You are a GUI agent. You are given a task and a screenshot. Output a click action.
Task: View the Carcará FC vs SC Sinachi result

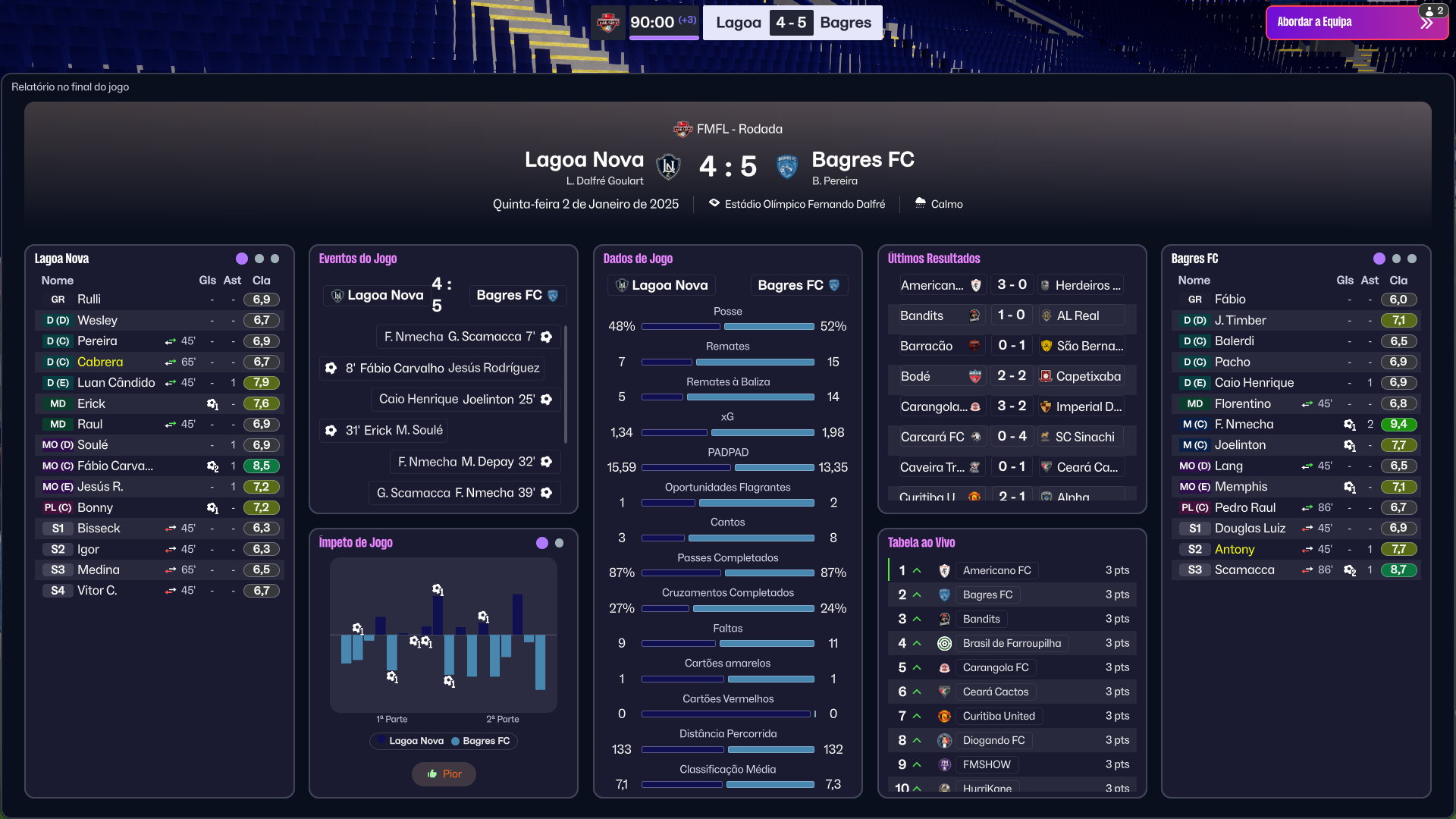[1011, 437]
